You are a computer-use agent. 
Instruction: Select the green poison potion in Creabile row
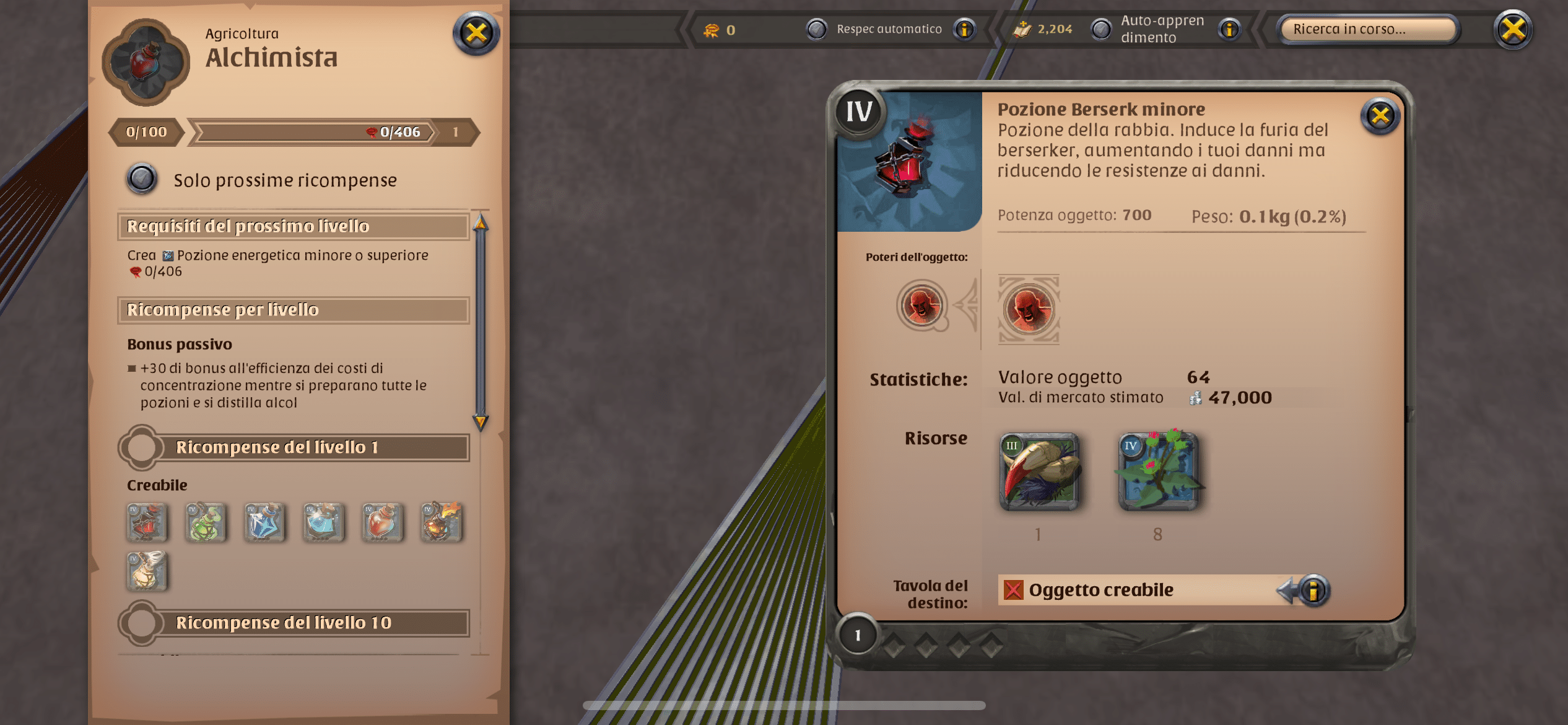[206, 524]
